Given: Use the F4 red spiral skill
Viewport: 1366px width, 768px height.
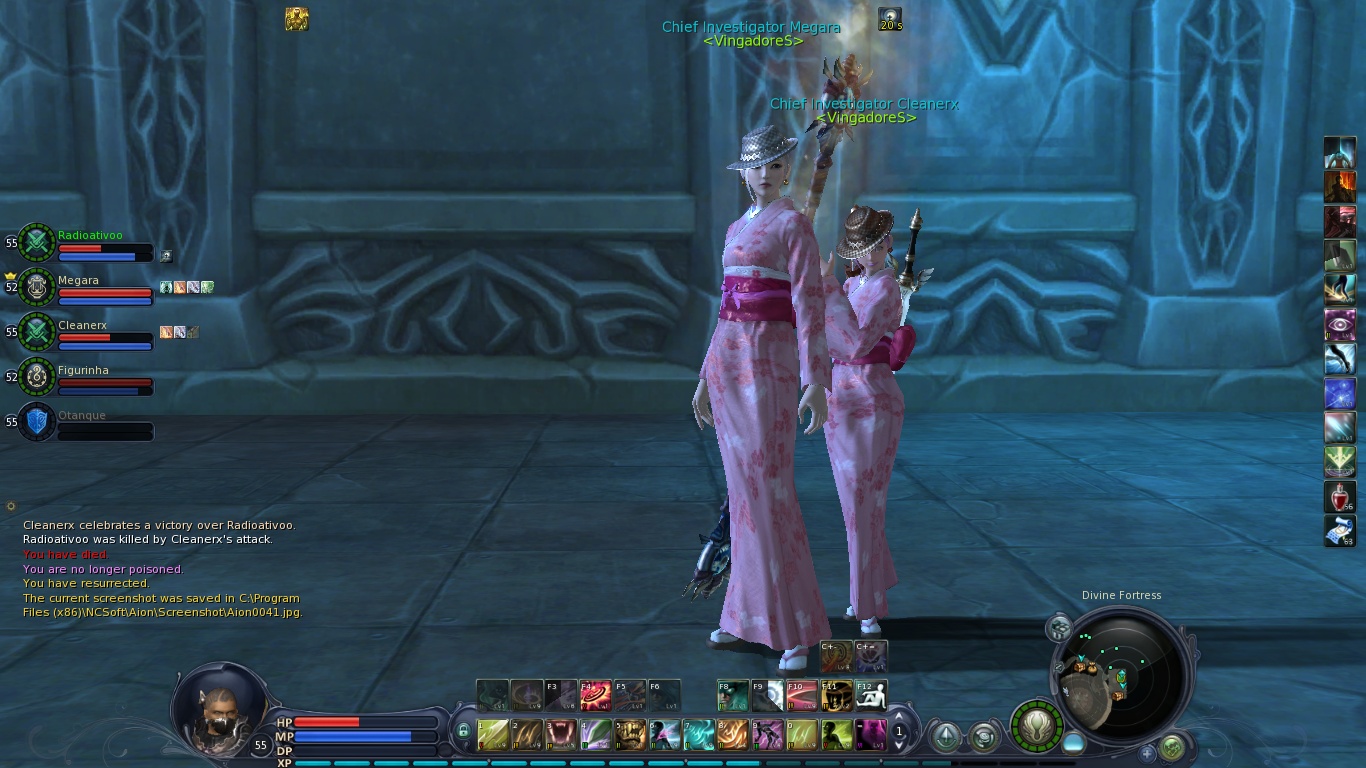Looking at the screenshot, I should coord(596,695).
